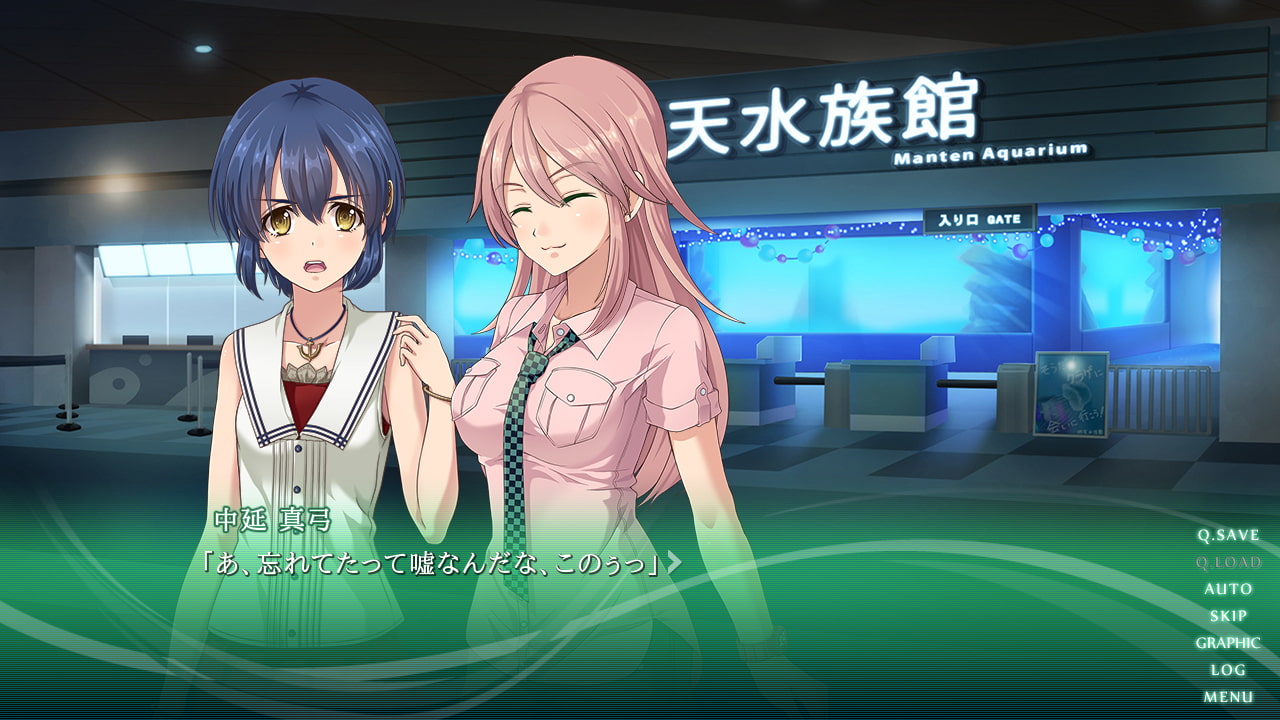Use Q.LOAD to quick load
This screenshot has height=720, width=1280.
tap(1228, 562)
